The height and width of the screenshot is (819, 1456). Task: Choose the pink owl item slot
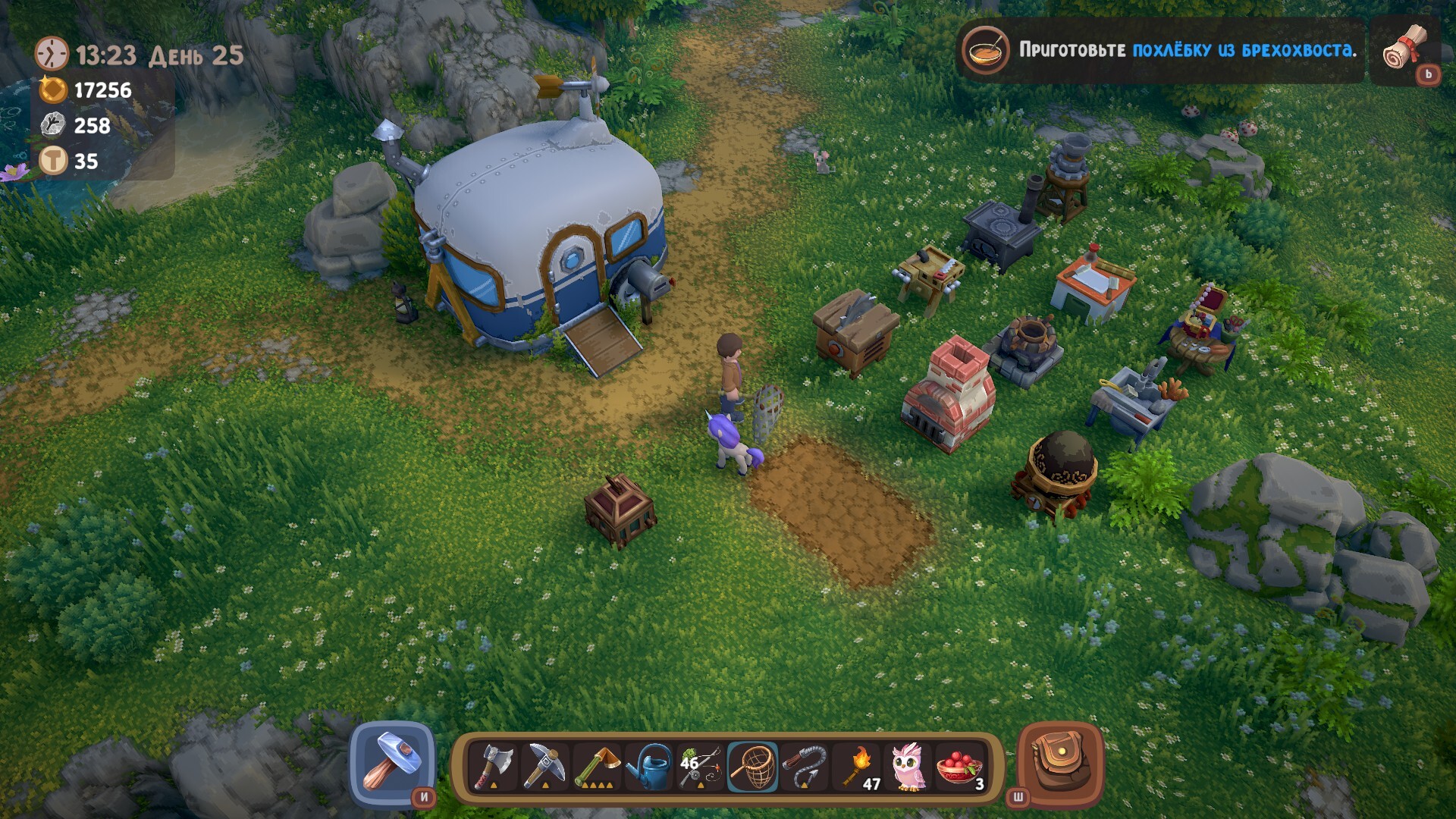point(908,766)
